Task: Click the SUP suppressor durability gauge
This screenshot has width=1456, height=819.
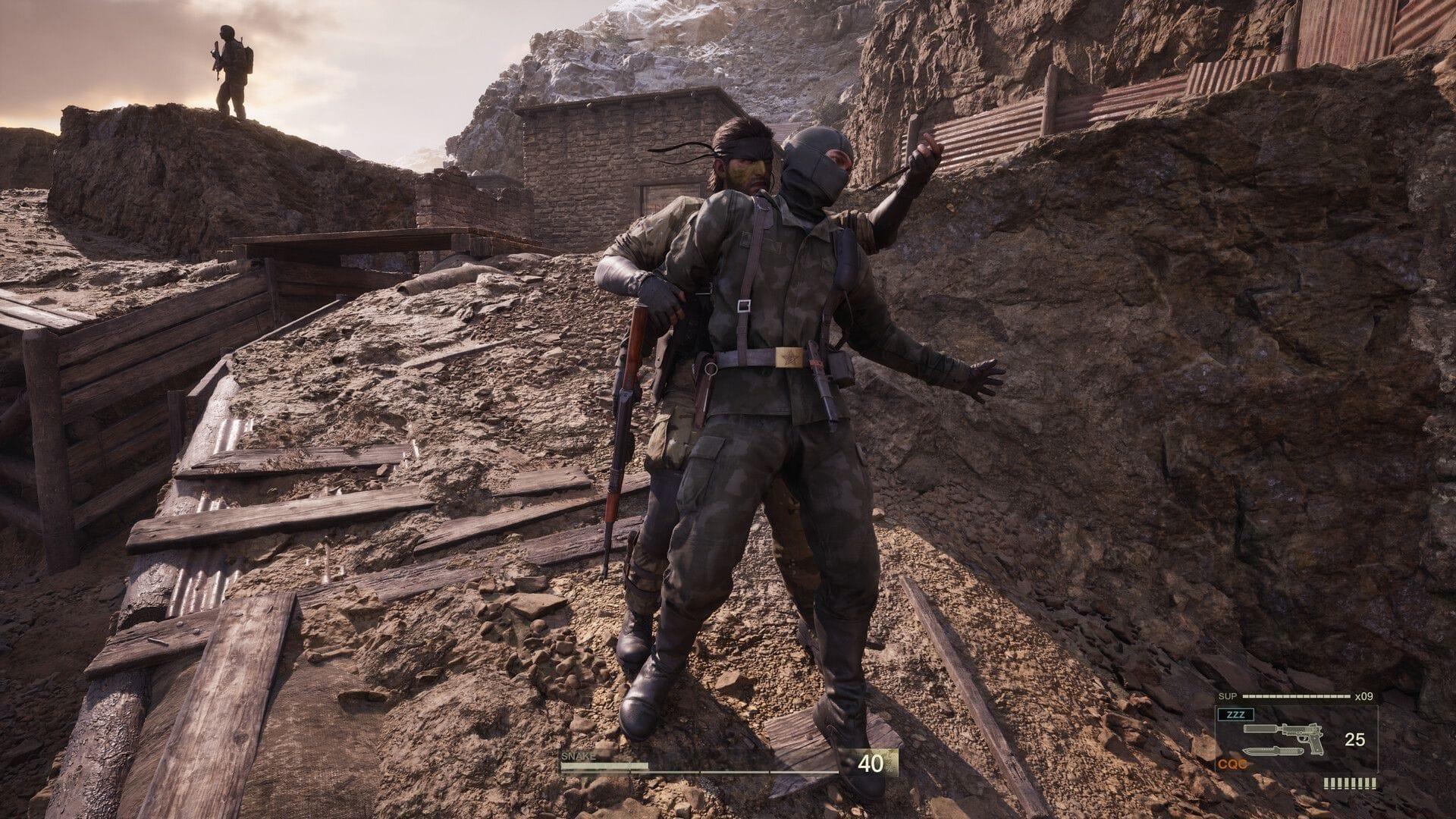Action: [x=1295, y=695]
